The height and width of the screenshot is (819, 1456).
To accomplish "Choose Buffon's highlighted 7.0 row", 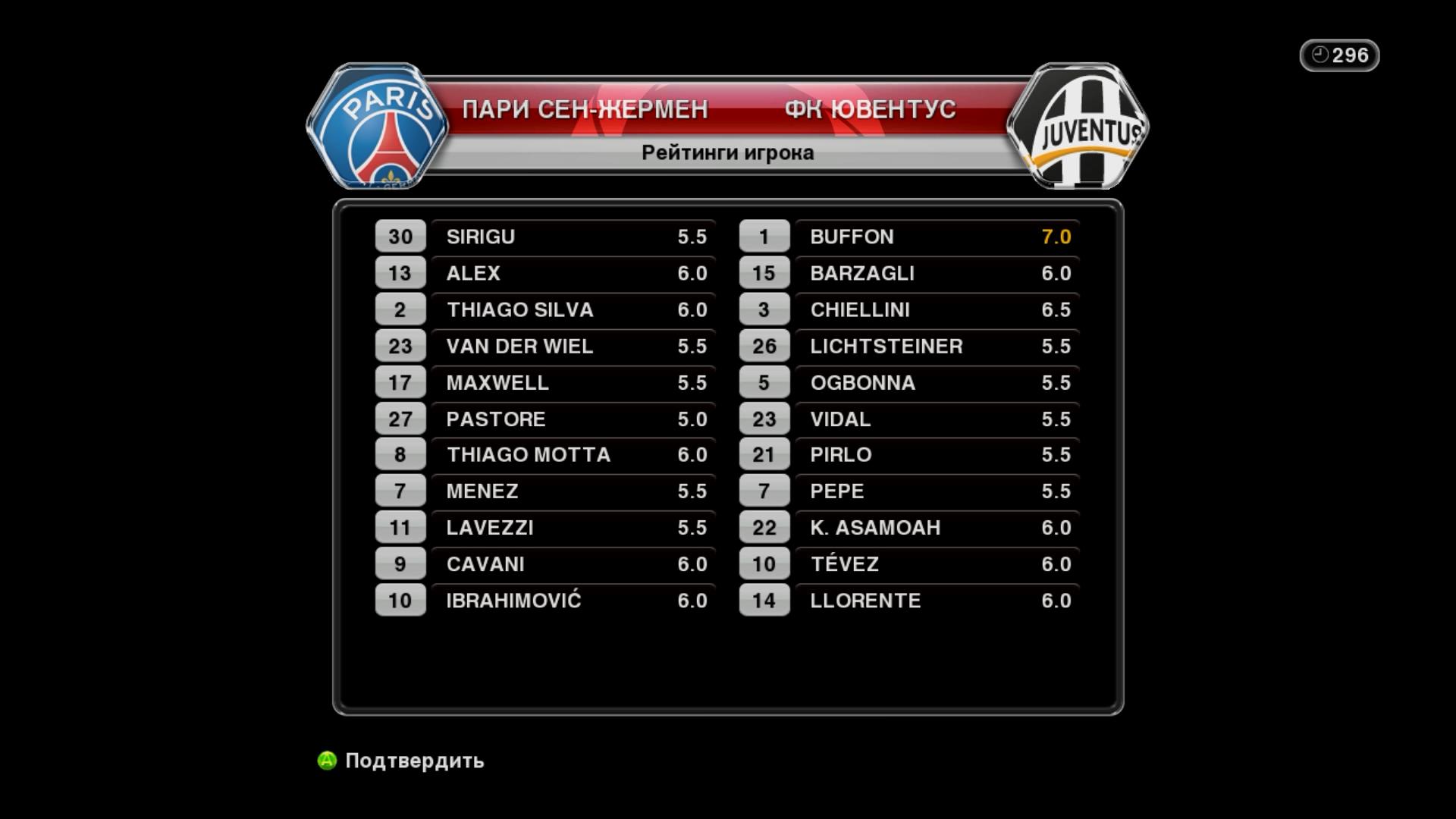I will pos(937,237).
